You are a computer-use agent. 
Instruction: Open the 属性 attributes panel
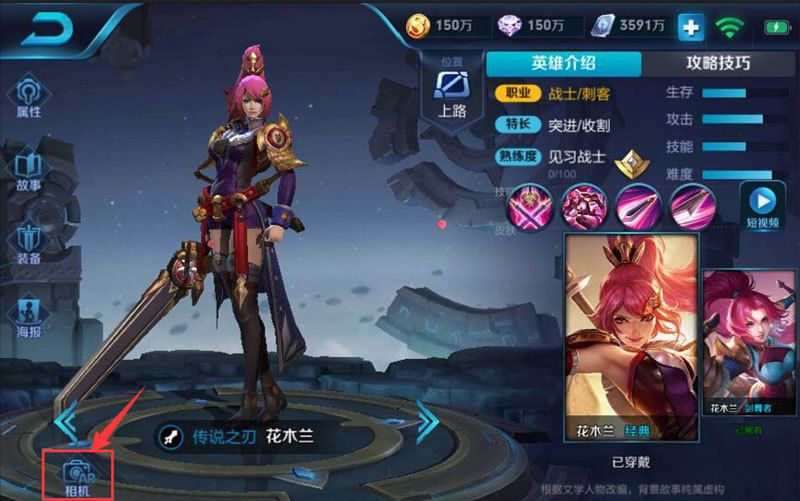27,99
